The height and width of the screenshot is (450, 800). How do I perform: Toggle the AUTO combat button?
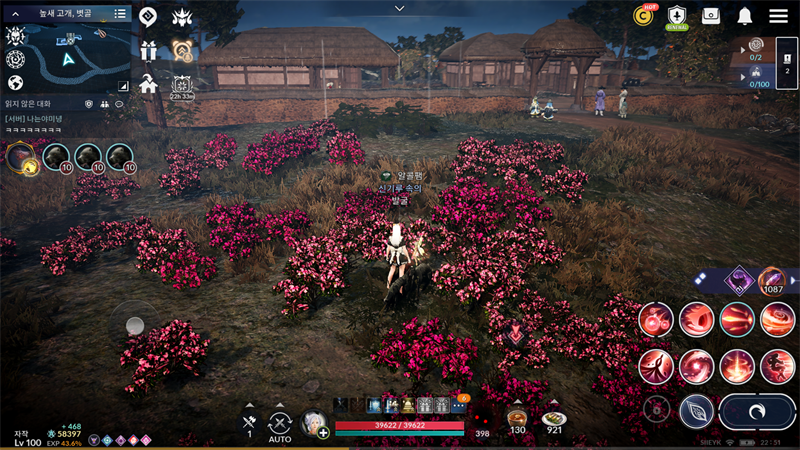[x=280, y=425]
